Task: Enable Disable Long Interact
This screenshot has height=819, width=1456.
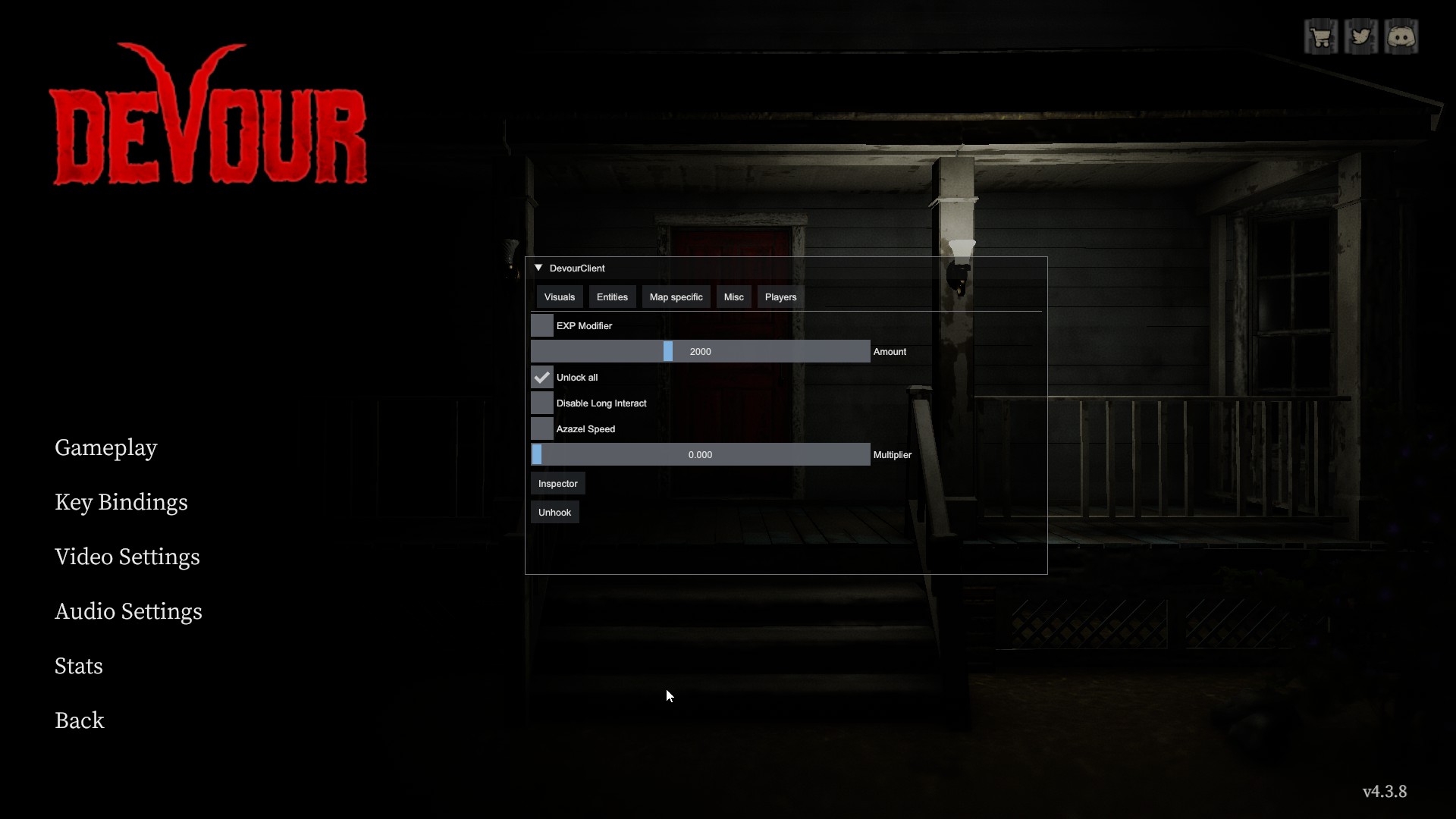Action: (x=541, y=403)
